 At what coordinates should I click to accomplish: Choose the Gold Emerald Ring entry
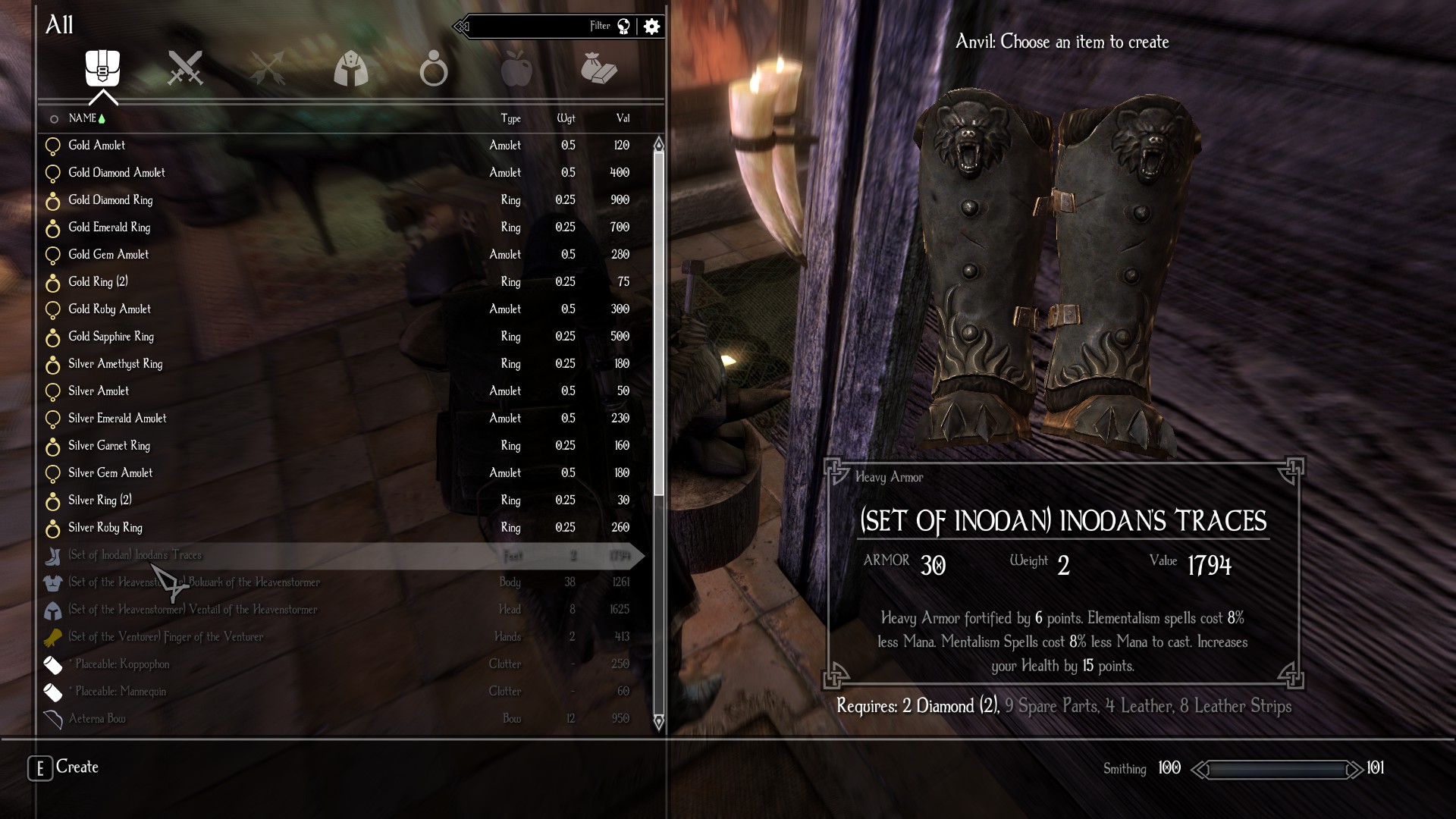(109, 227)
